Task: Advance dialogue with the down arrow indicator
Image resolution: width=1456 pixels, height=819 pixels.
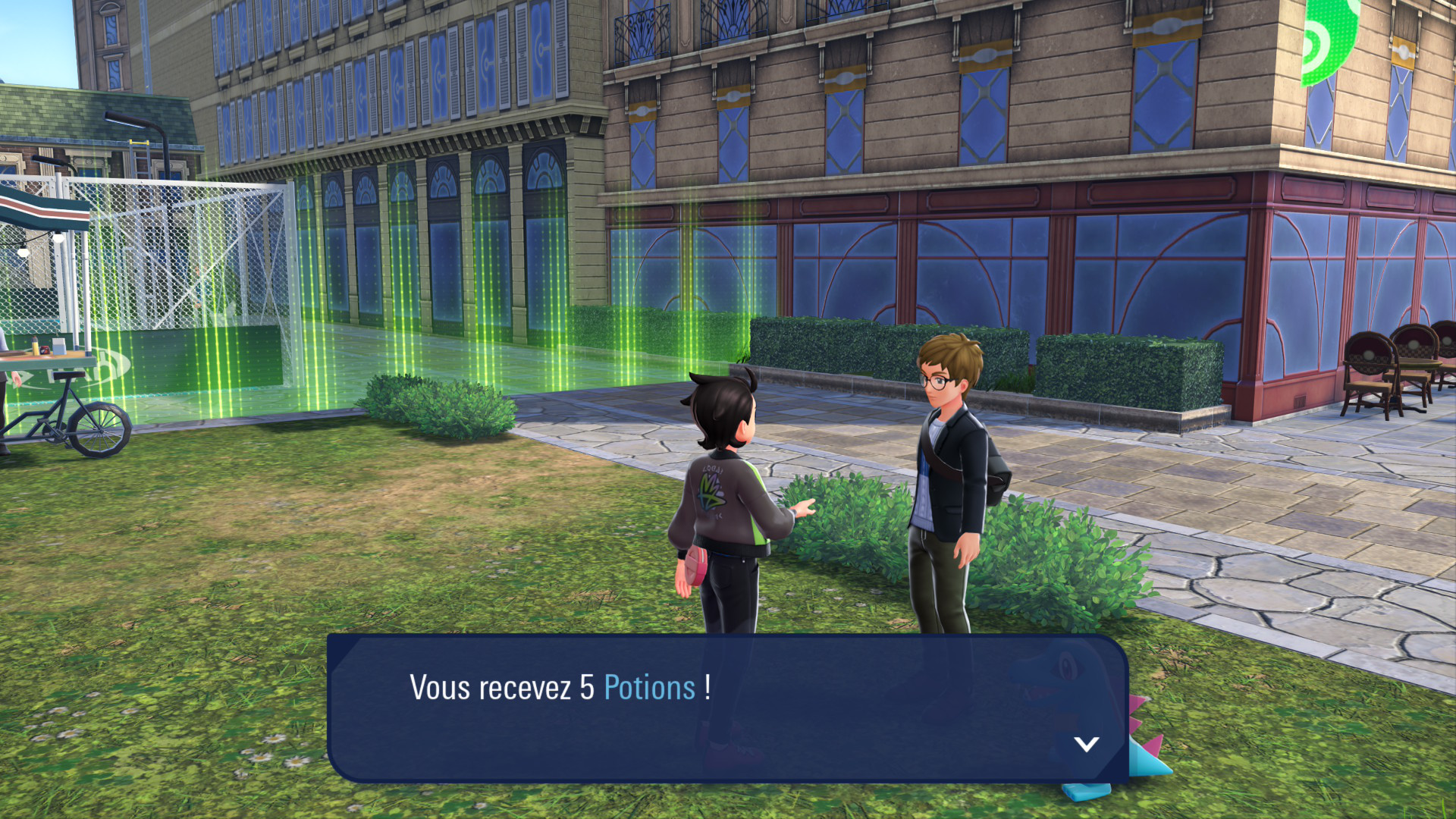Action: (1086, 744)
